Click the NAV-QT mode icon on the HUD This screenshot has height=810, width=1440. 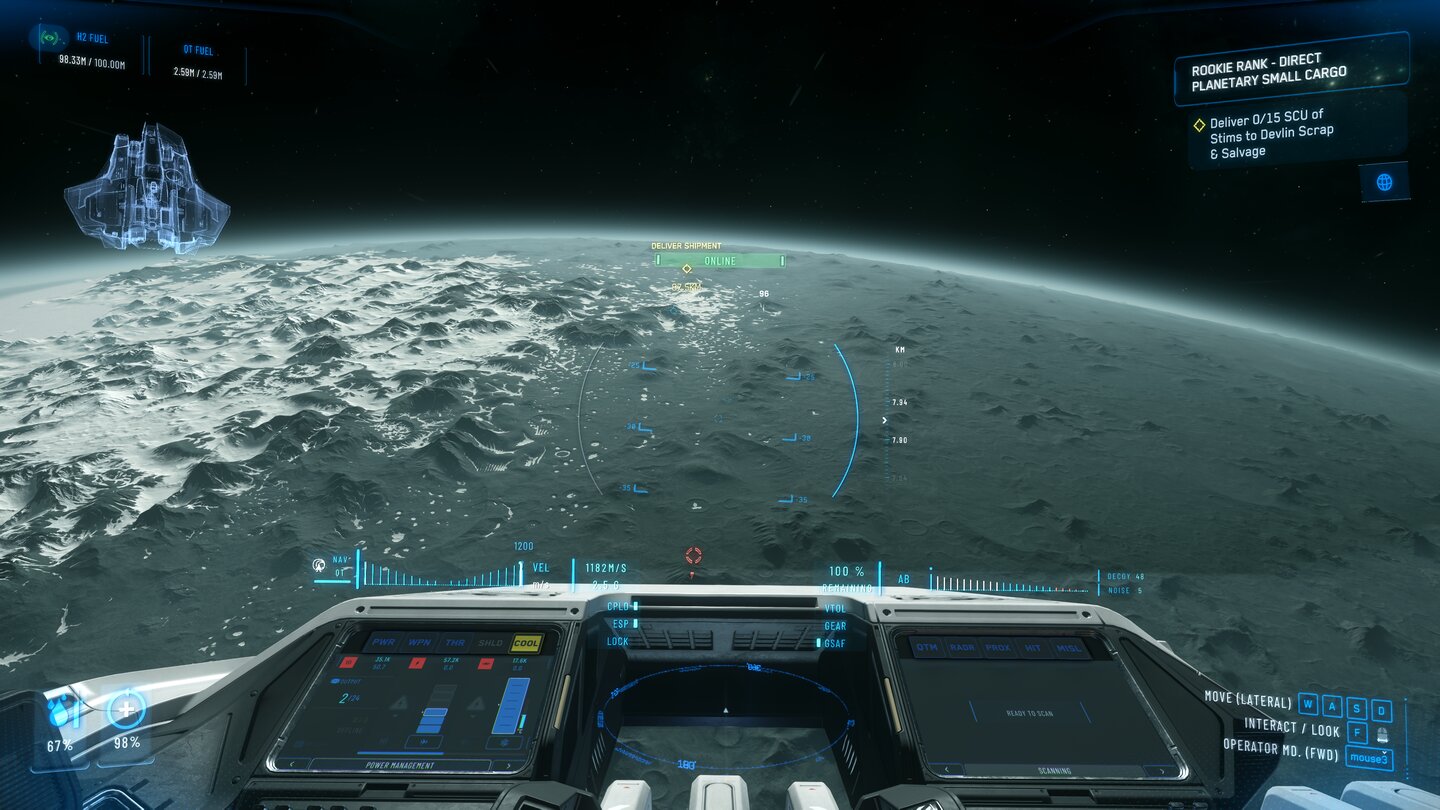click(x=318, y=565)
